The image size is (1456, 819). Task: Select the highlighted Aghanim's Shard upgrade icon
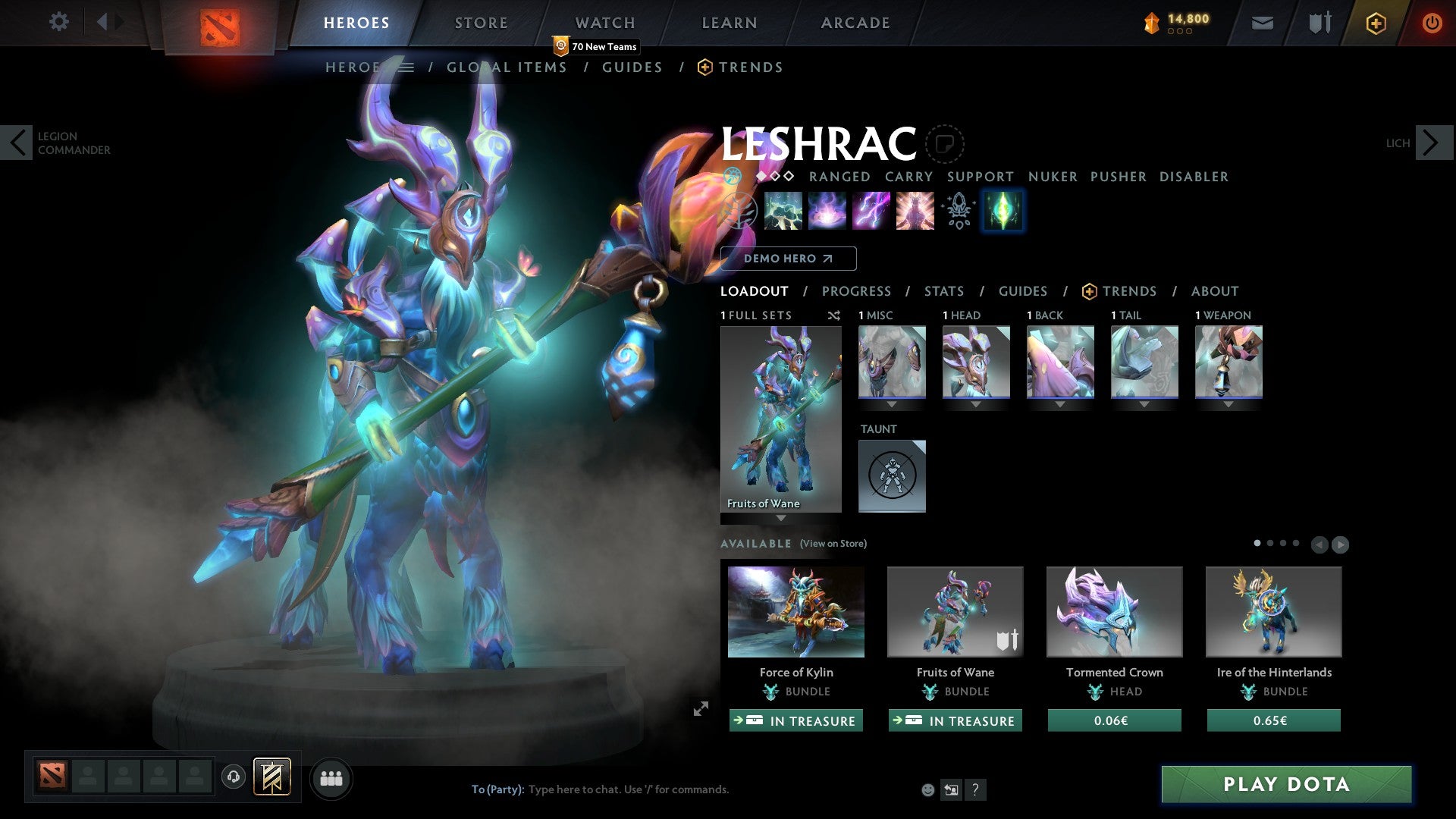tap(1003, 211)
